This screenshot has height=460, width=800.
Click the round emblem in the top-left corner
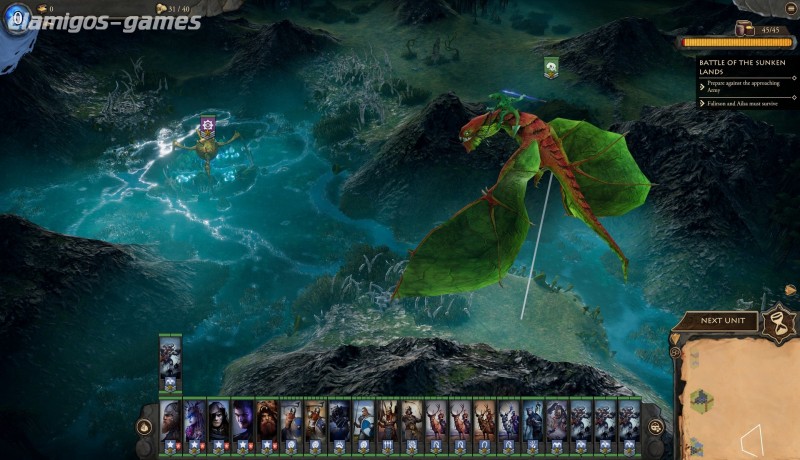tap(19, 20)
